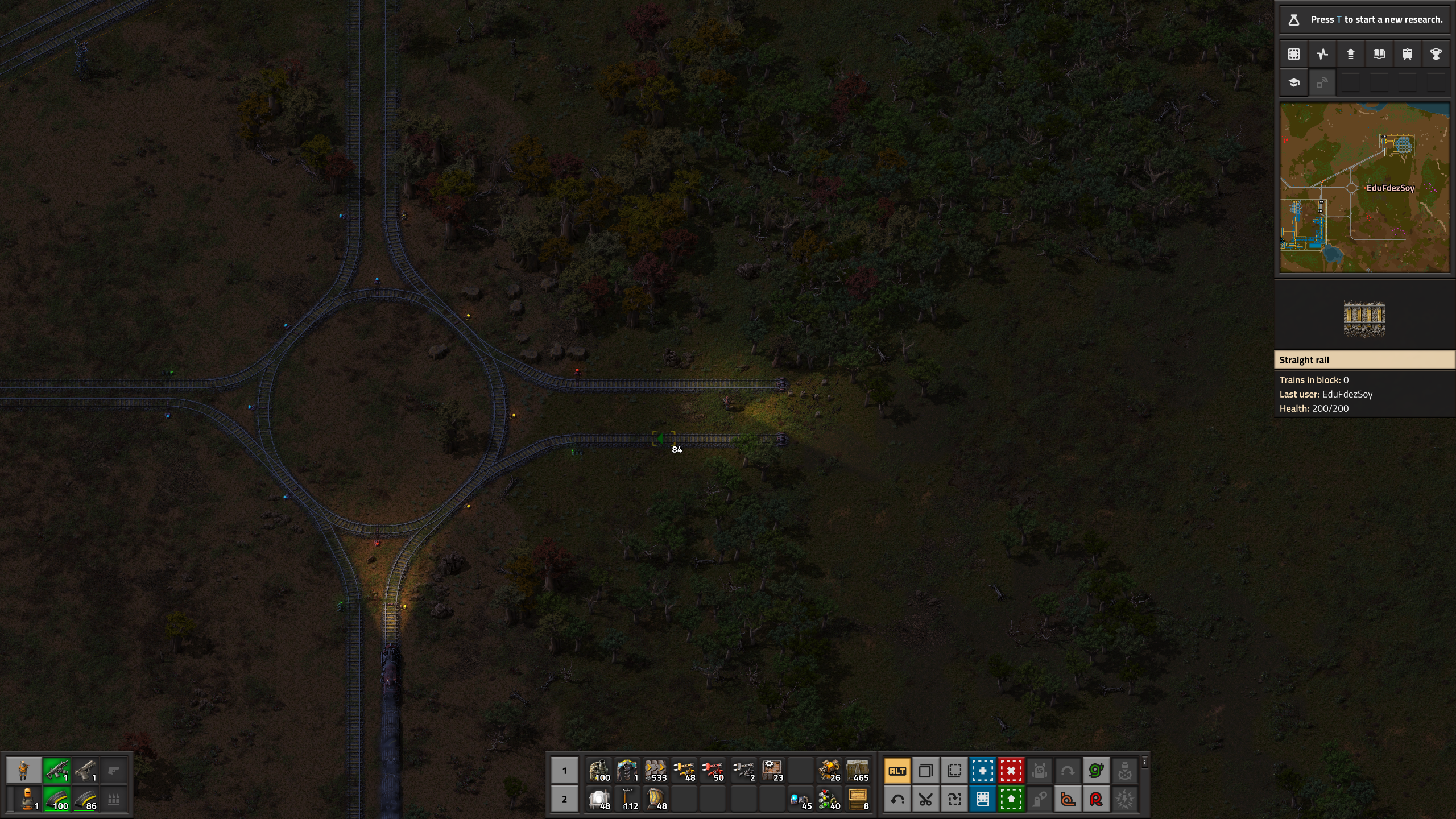The width and height of the screenshot is (1456, 819).
Task: Click the armor equipment slot
Action: [x=27, y=799]
